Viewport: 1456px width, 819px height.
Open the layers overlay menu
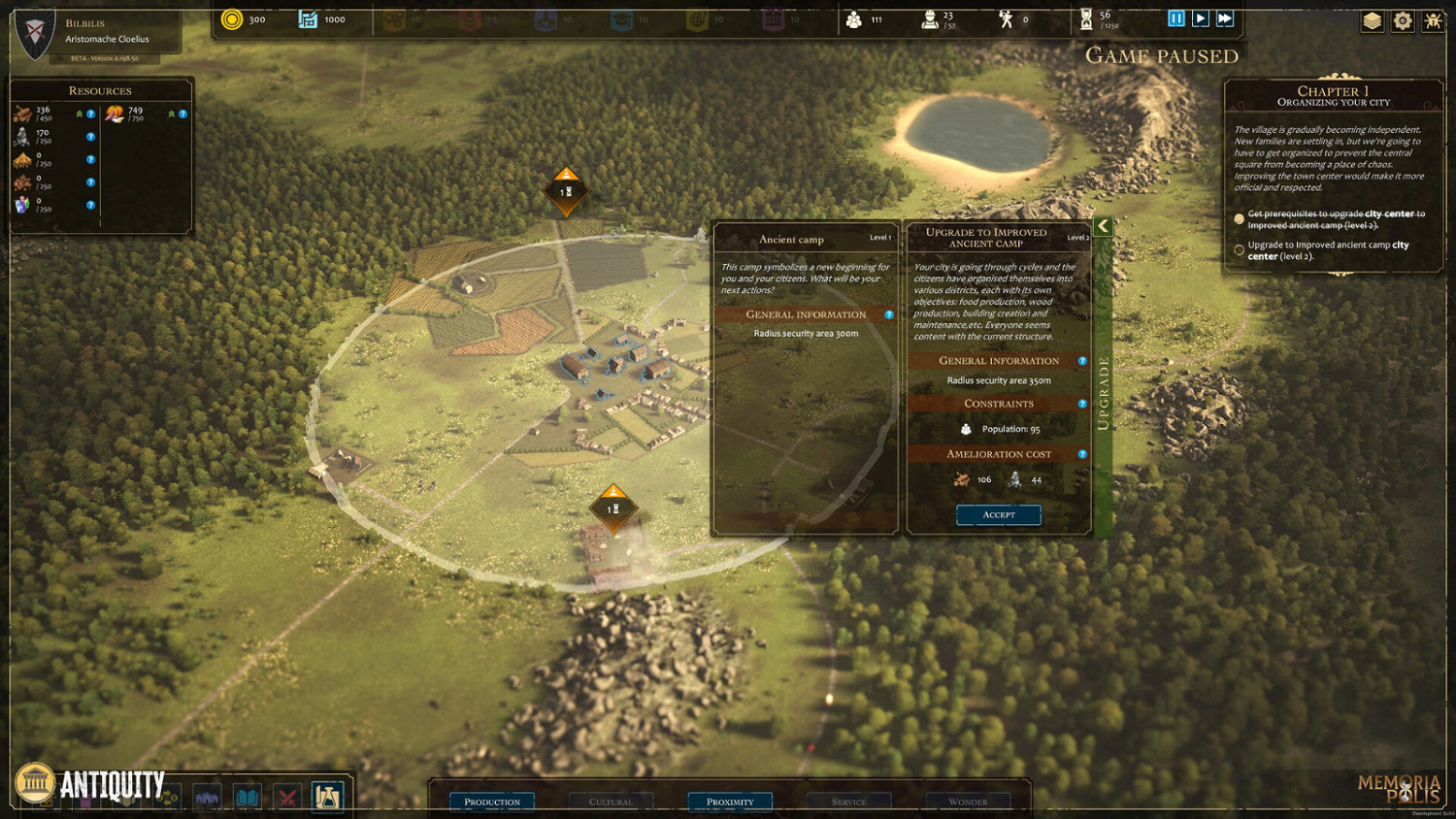[1372, 20]
